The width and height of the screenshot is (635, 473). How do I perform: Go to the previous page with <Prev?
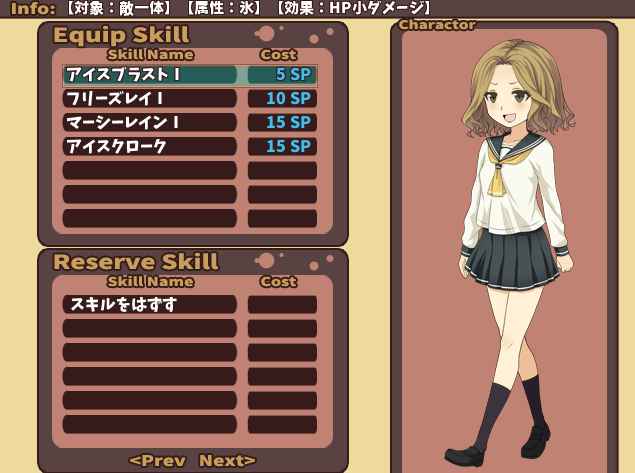pyautogui.click(x=157, y=460)
